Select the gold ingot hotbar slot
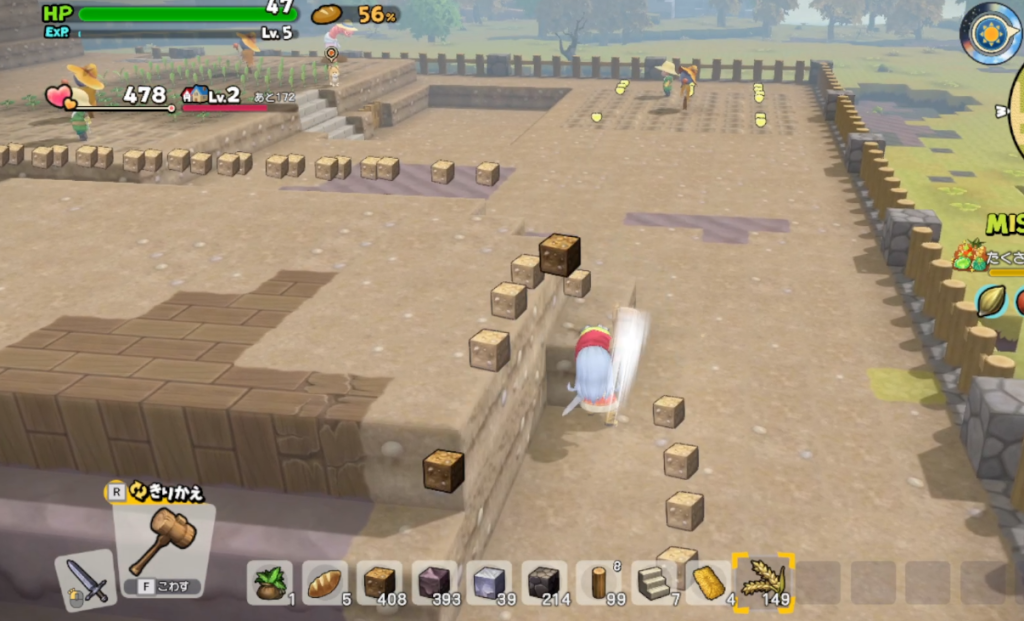Screen dimensions: 1024x621 [708, 582]
